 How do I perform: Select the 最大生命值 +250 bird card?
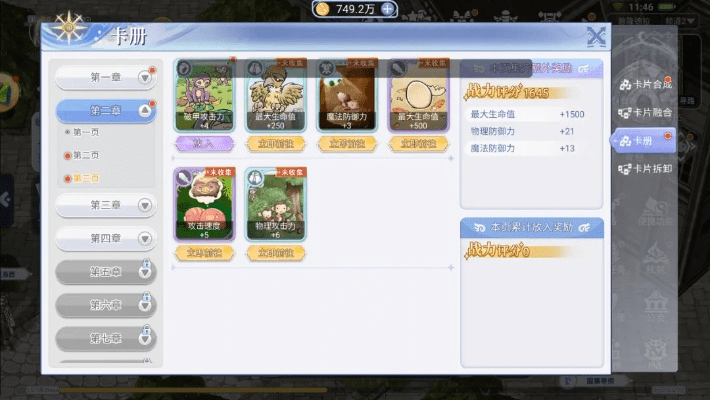(x=275, y=94)
